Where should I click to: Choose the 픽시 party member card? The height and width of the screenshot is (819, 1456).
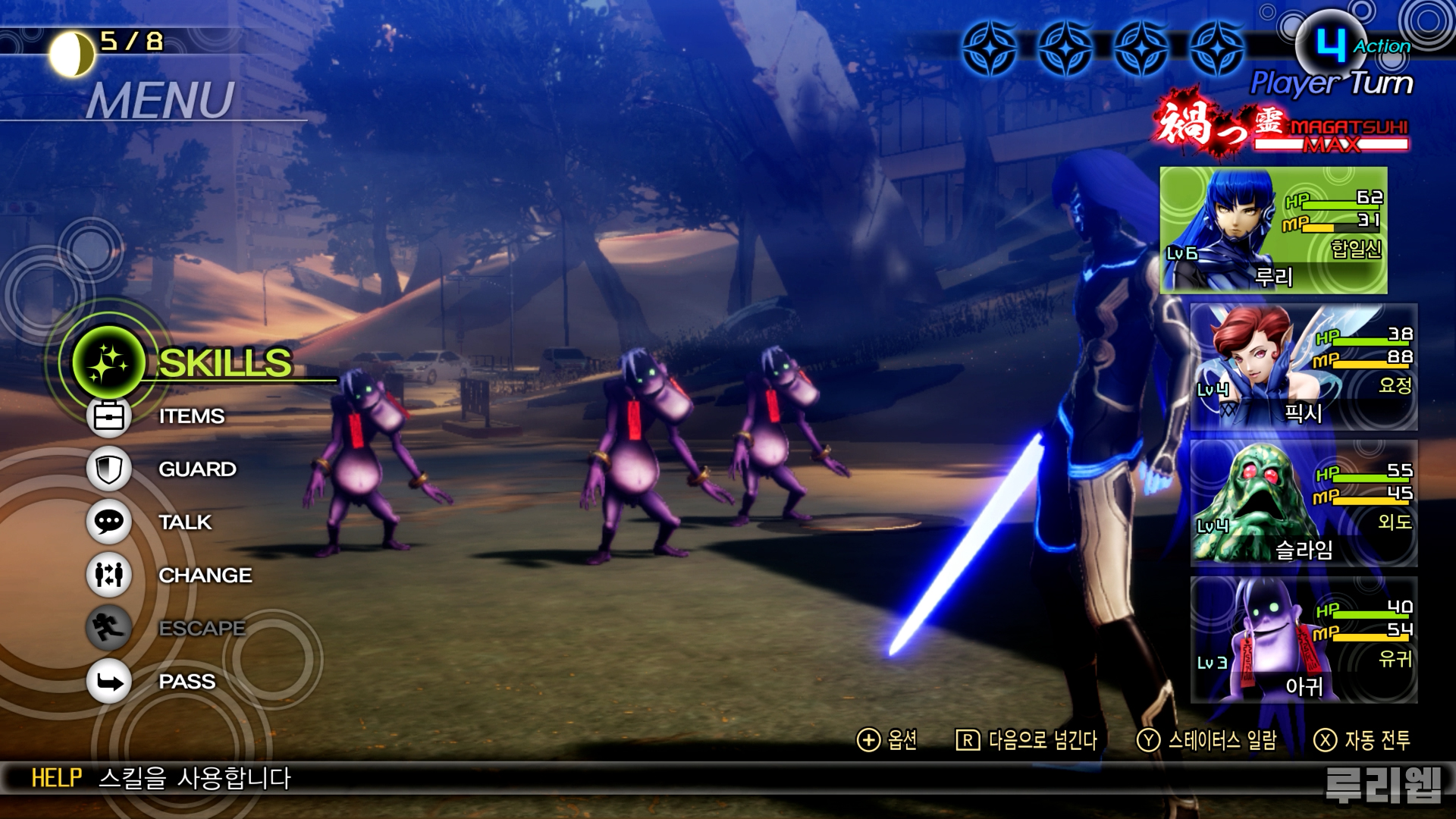[x=1303, y=367]
